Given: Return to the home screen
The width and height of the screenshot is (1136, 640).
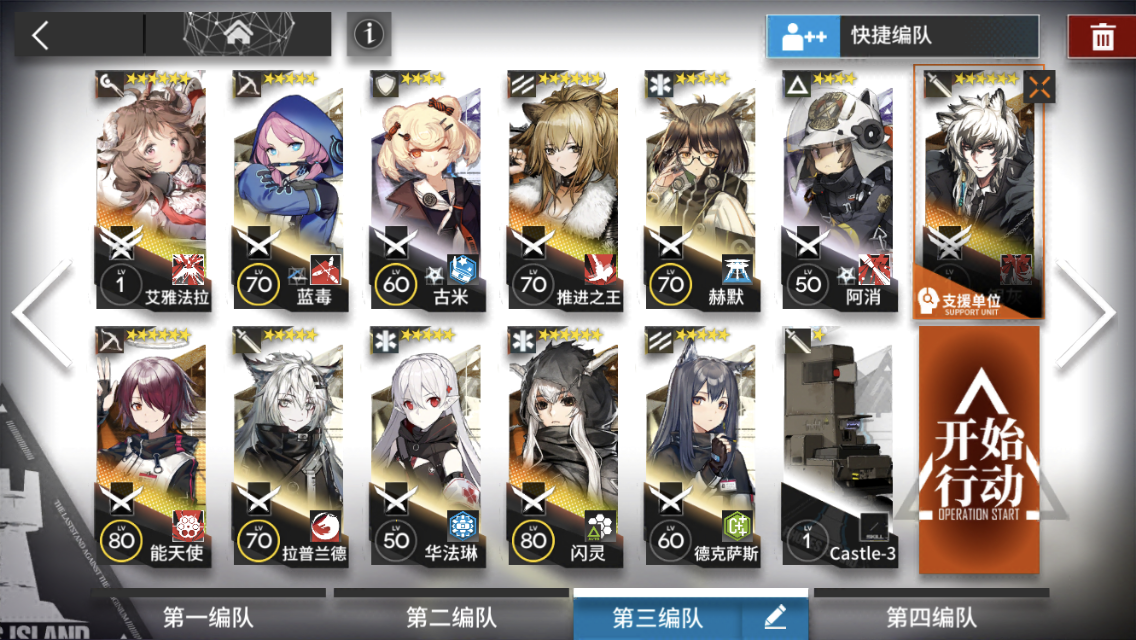Looking at the screenshot, I should point(238,35).
